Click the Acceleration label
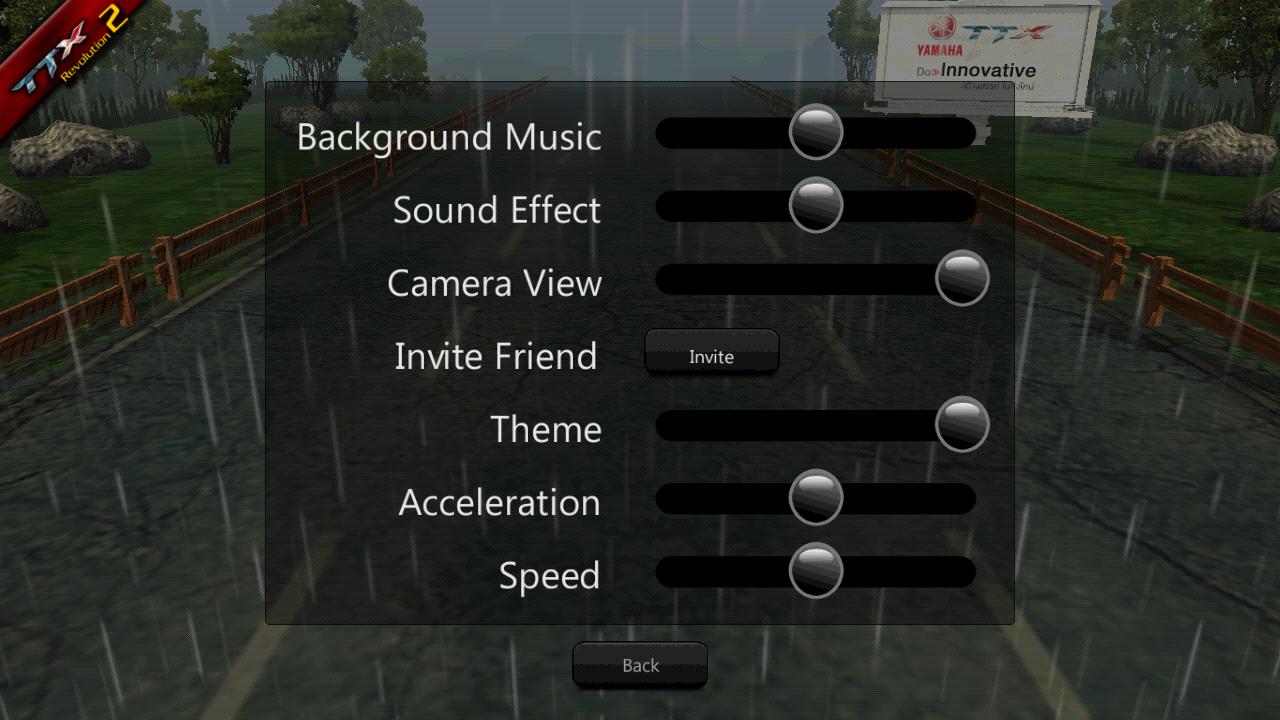 (x=499, y=502)
